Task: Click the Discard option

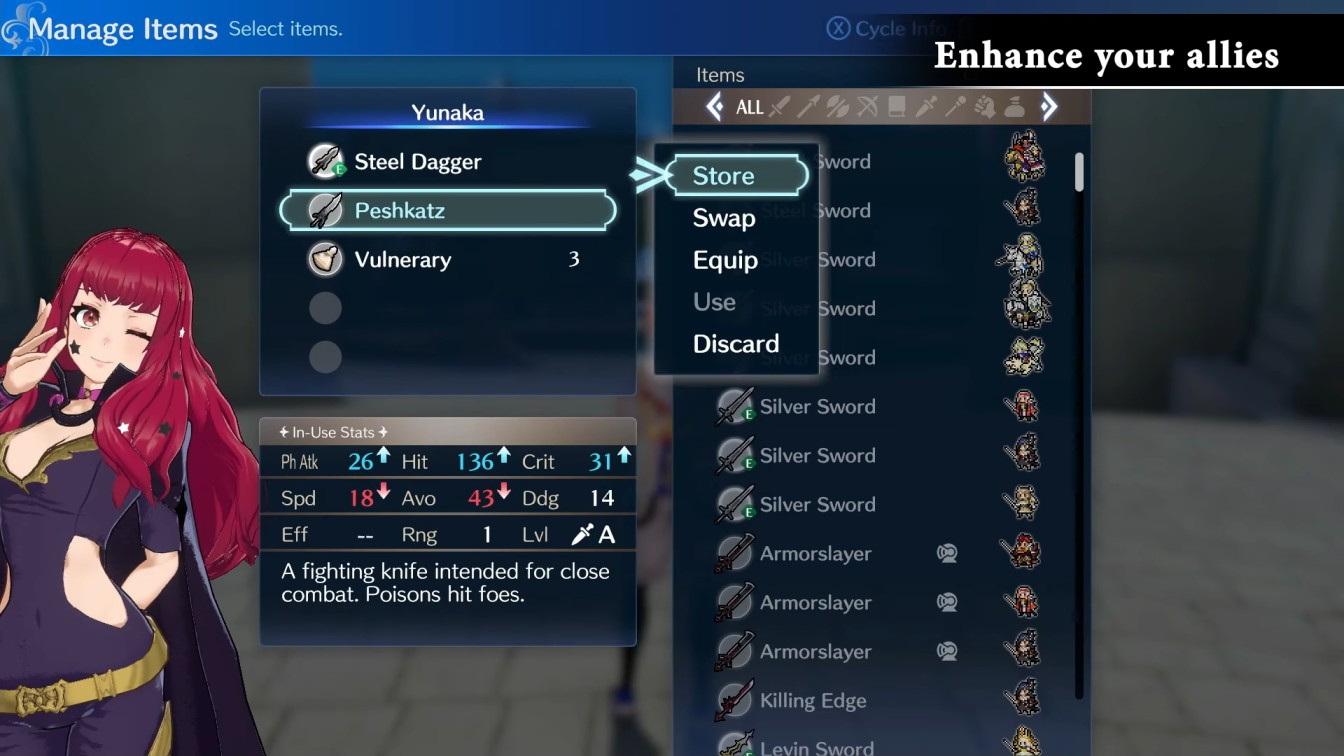Action: pyautogui.click(x=736, y=343)
